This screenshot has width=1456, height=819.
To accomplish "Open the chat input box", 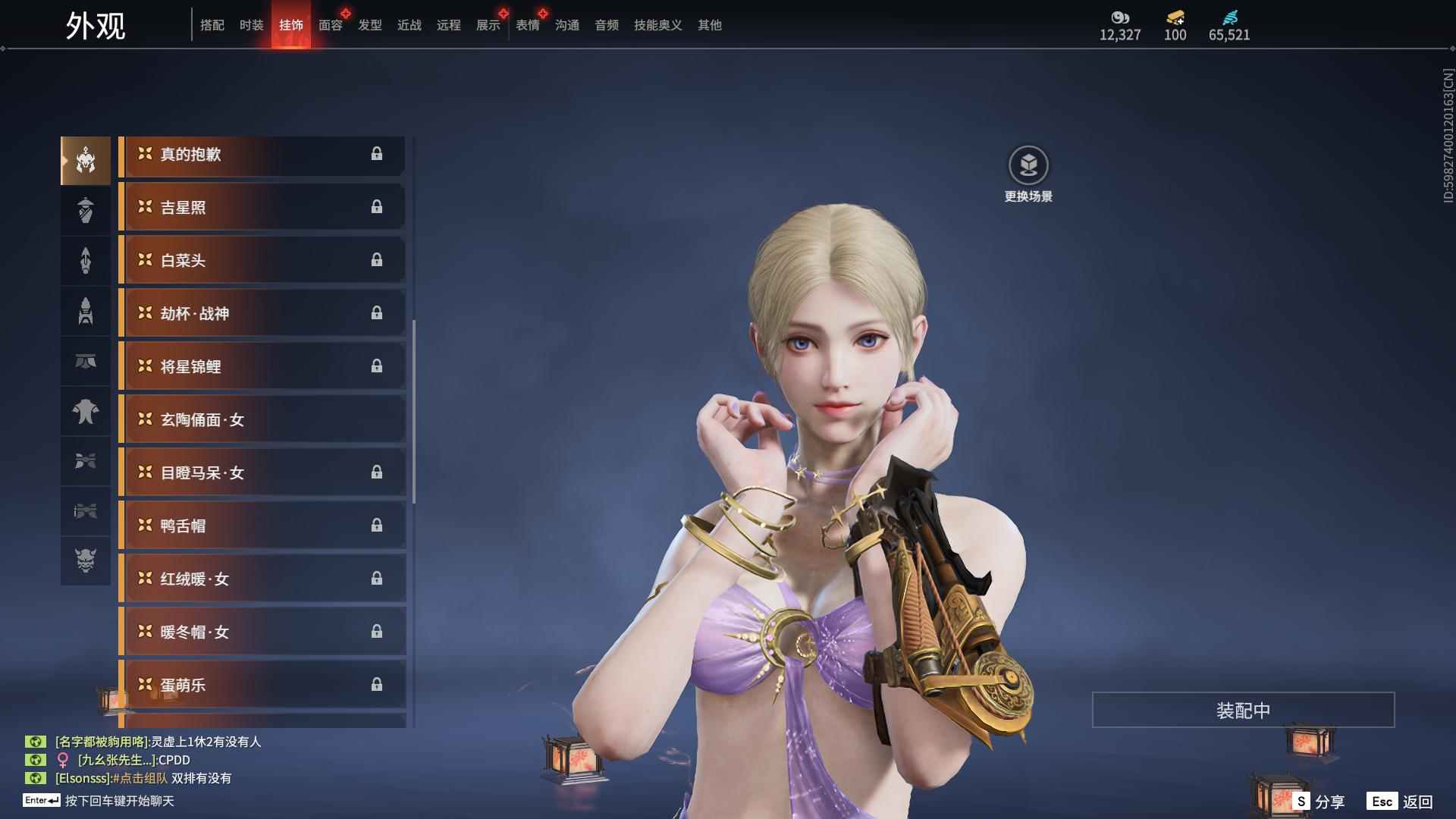I will [x=119, y=801].
